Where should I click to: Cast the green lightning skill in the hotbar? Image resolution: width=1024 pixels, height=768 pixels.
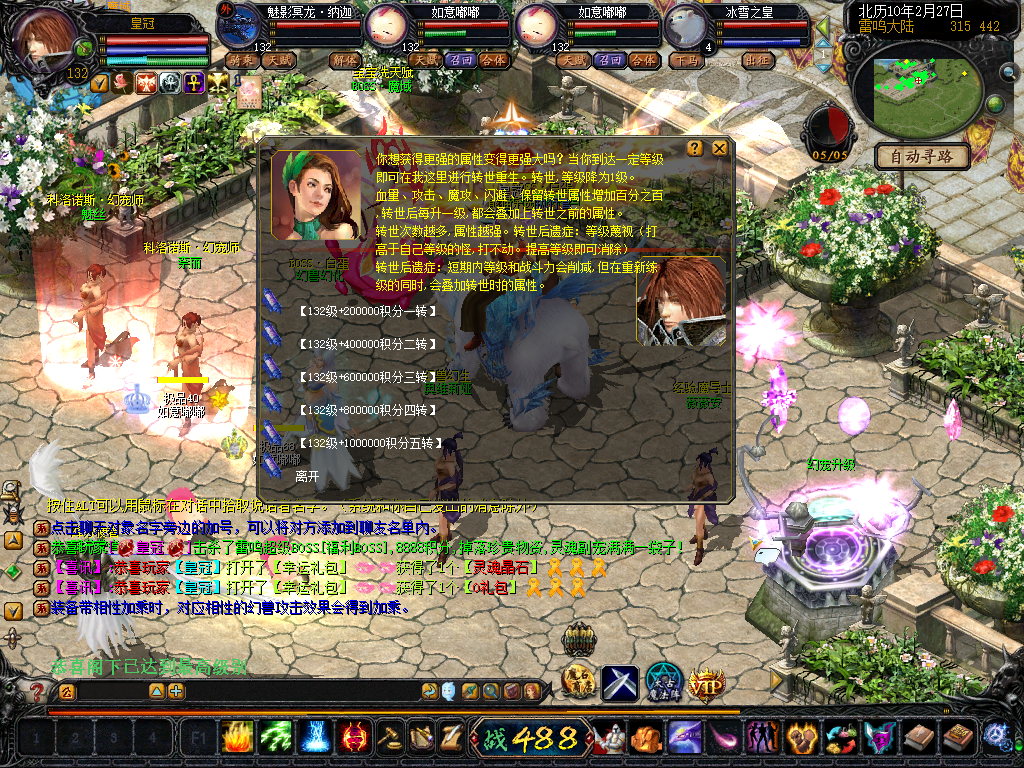275,738
